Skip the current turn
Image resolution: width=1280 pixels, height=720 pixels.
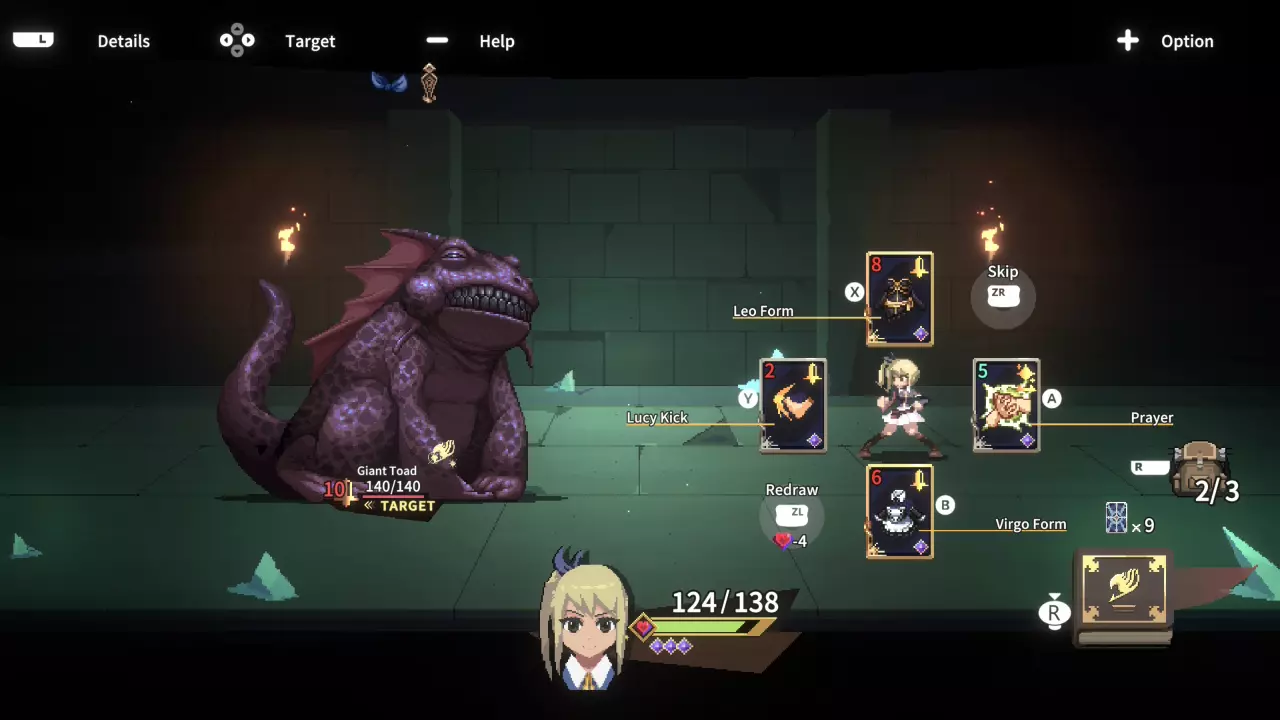pyautogui.click(x=1002, y=293)
